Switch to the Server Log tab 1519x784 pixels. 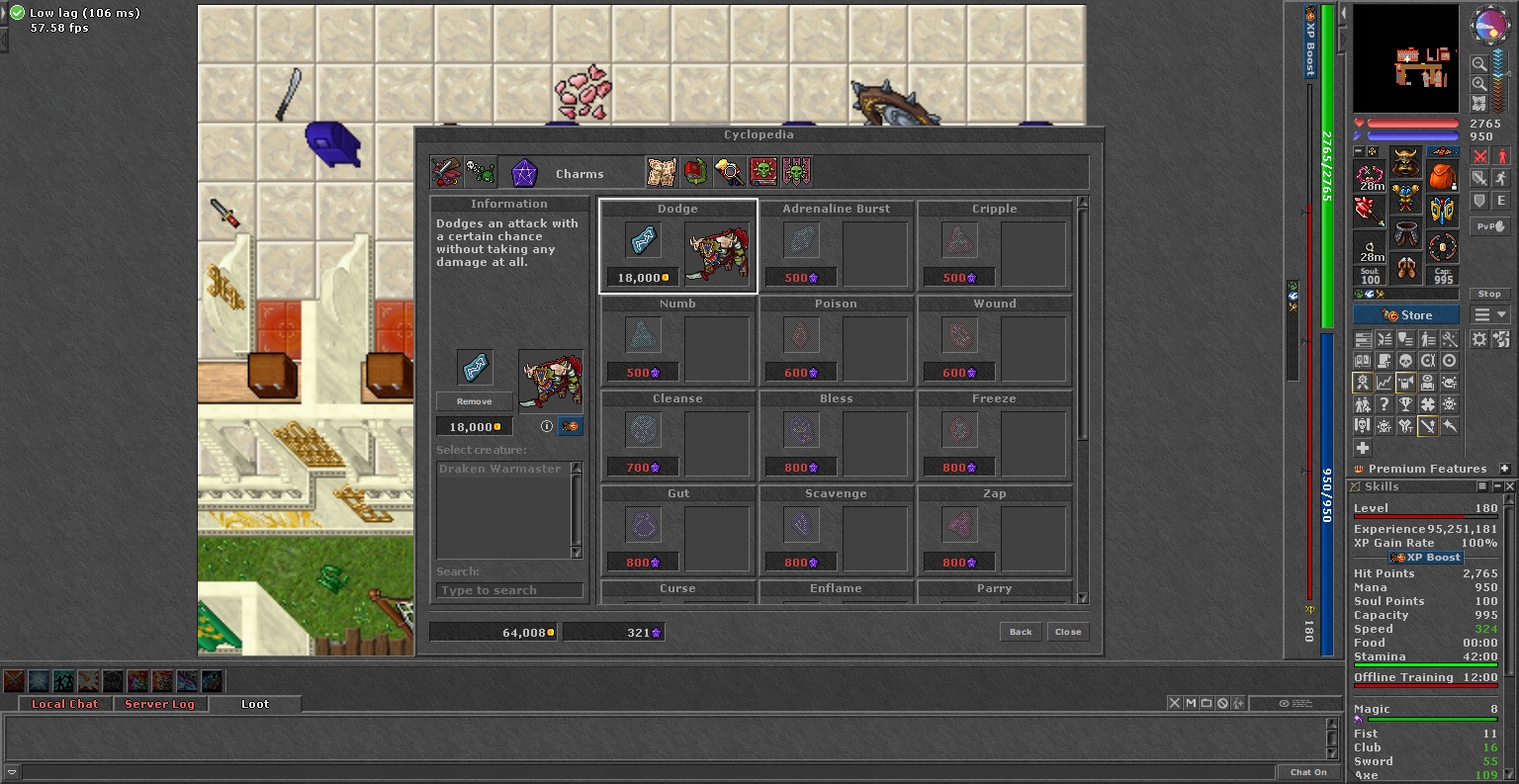point(159,704)
